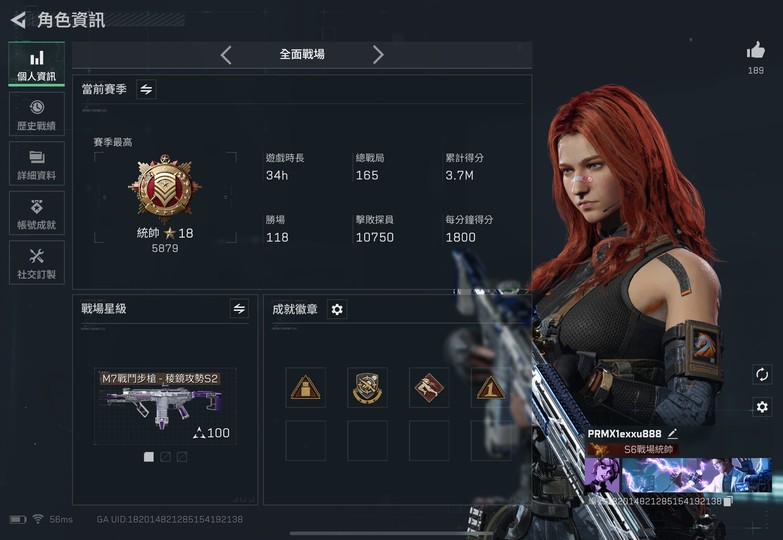Open the character display settings gear
The height and width of the screenshot is (540, 783).
point(762,407)
